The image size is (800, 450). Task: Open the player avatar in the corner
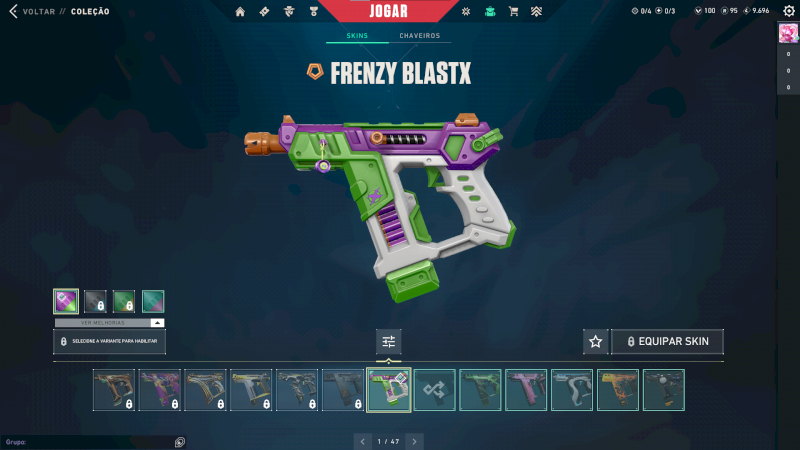787,33
